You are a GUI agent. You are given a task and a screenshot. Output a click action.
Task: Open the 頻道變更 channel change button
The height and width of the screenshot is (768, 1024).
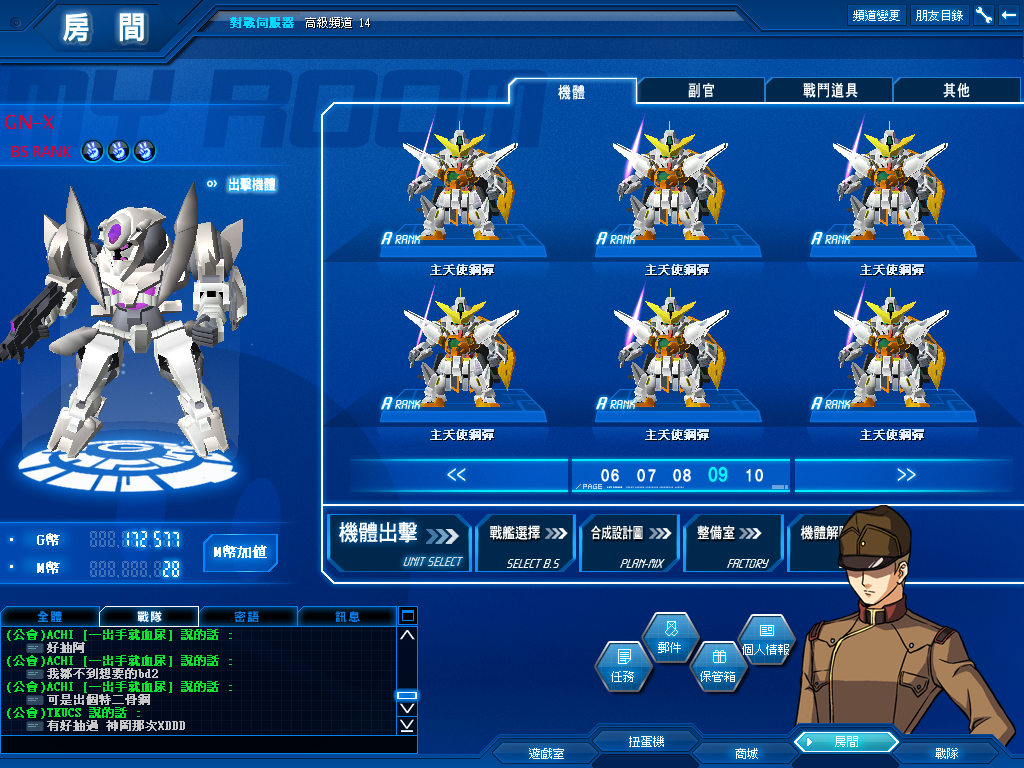pos(876,15)
